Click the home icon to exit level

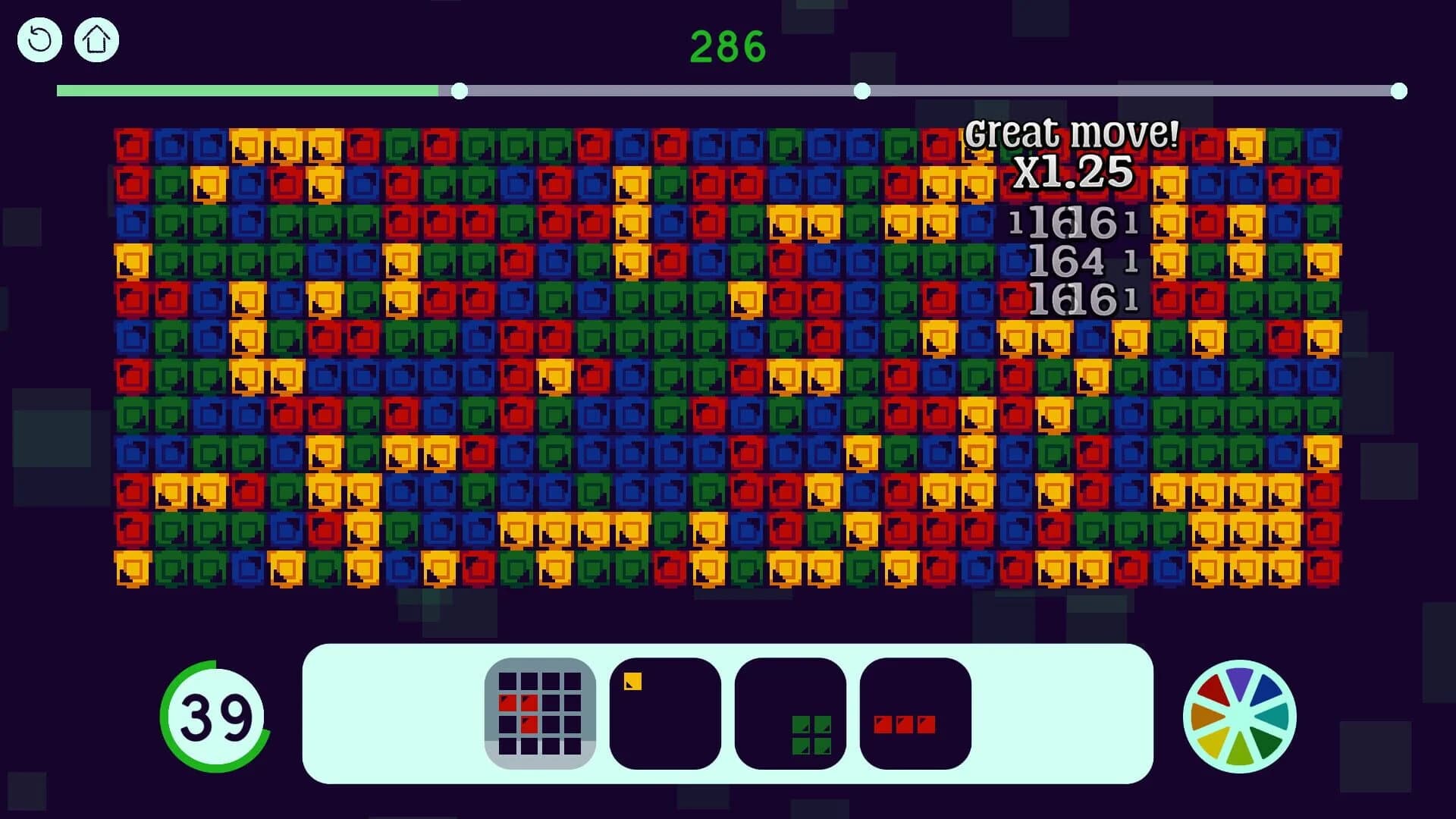pos(96,39)
